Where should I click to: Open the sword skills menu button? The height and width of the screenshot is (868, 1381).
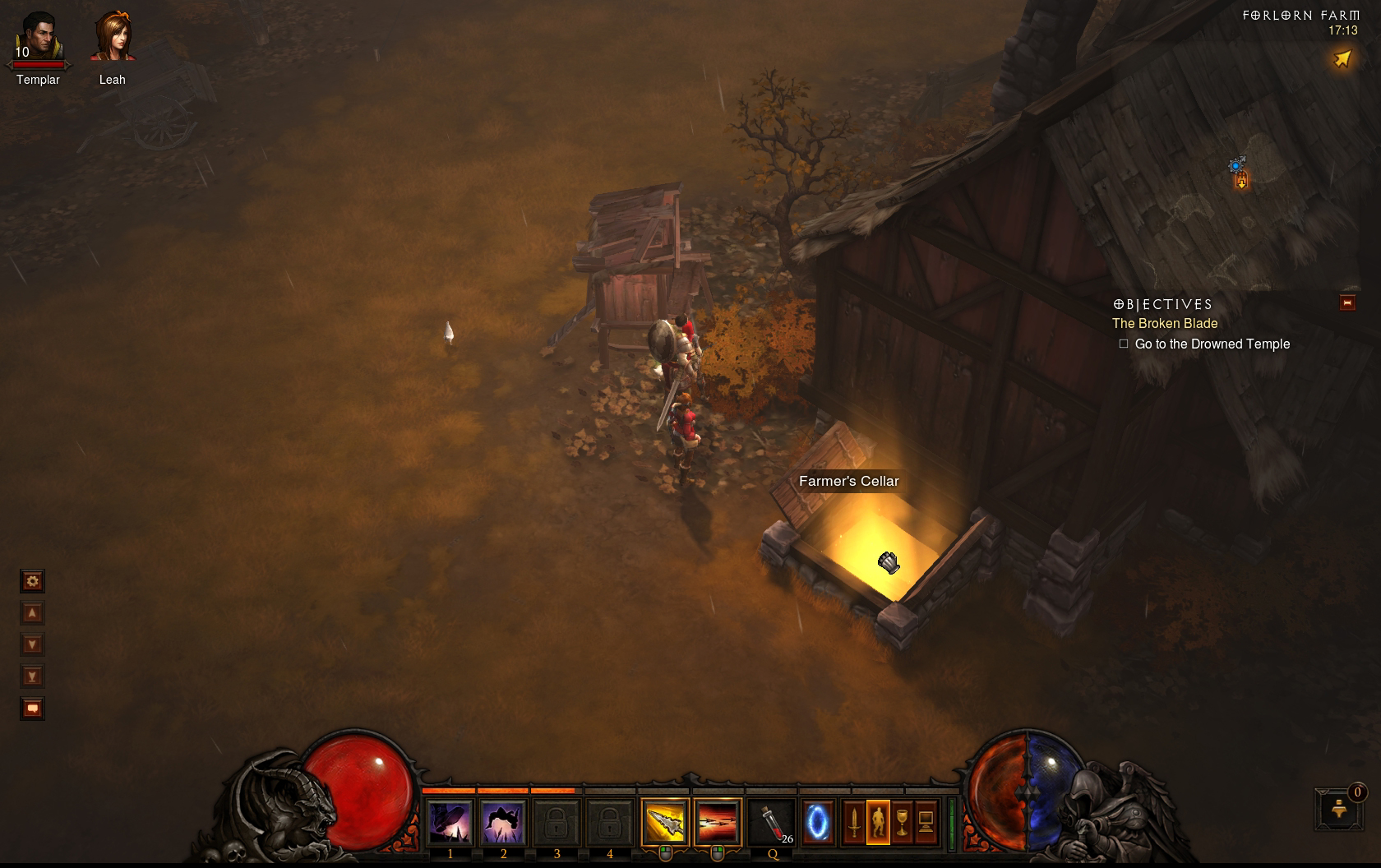(854, 822)
